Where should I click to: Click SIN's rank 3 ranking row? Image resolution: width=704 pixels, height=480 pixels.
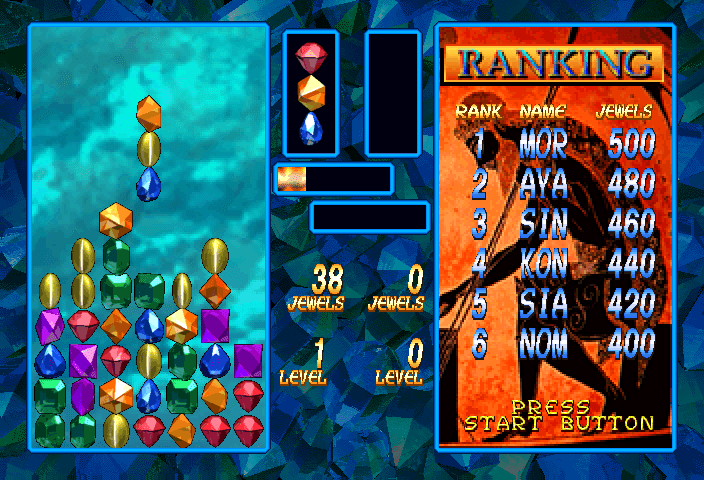[x=556, y=224]
